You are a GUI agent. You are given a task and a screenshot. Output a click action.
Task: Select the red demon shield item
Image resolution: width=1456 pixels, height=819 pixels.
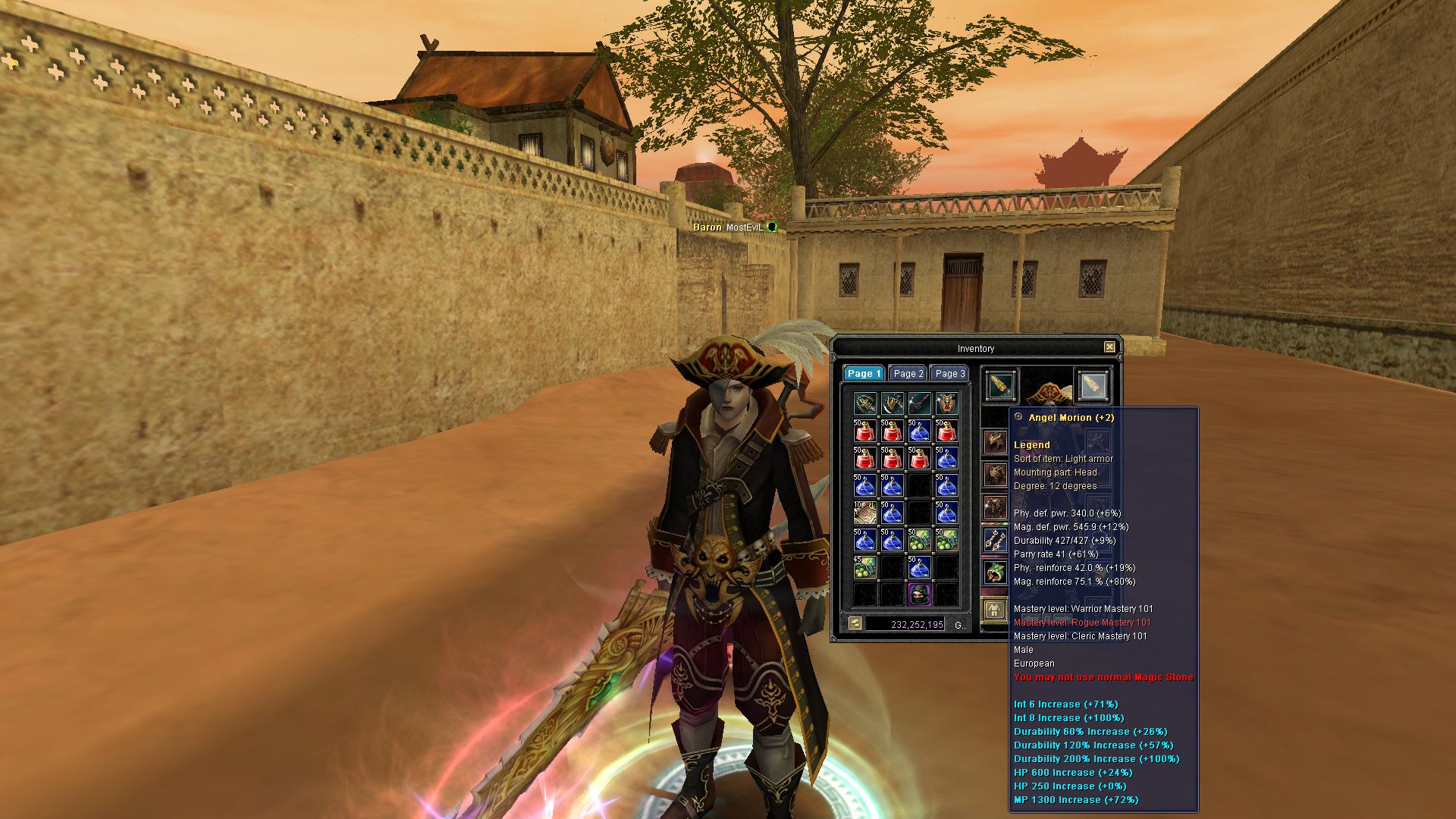(x=946, y=403)
